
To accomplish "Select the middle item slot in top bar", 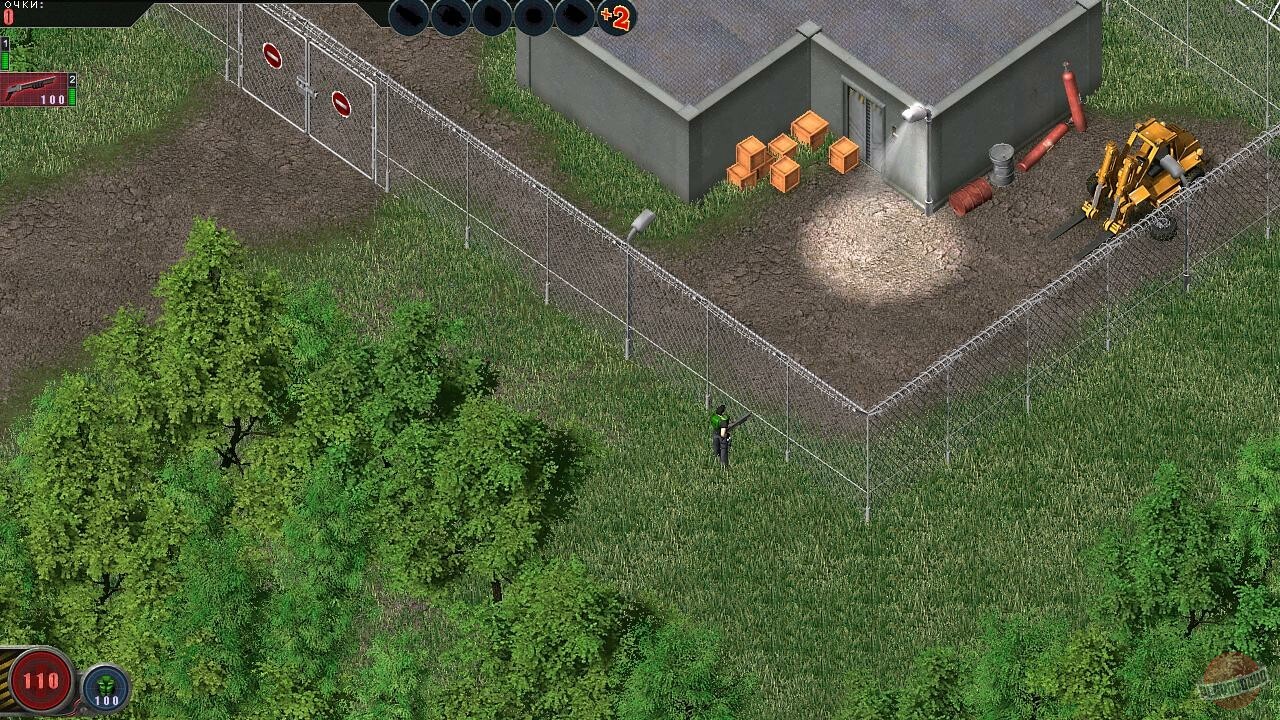I will point(492,17).
